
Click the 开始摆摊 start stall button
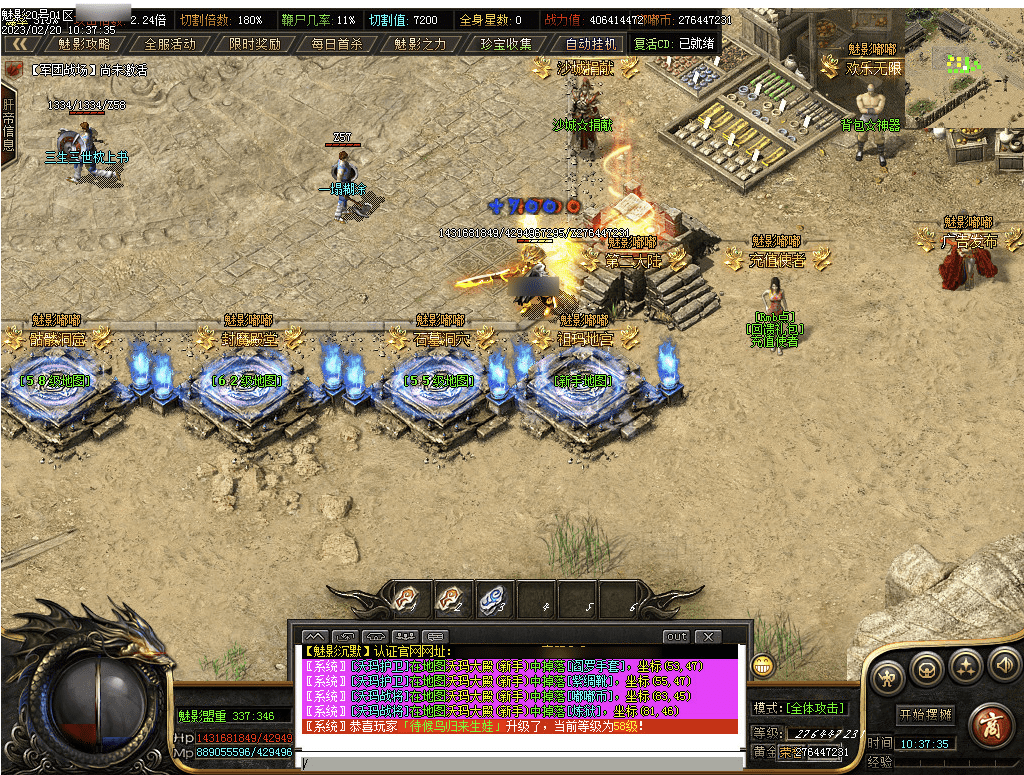click(925, 715)
